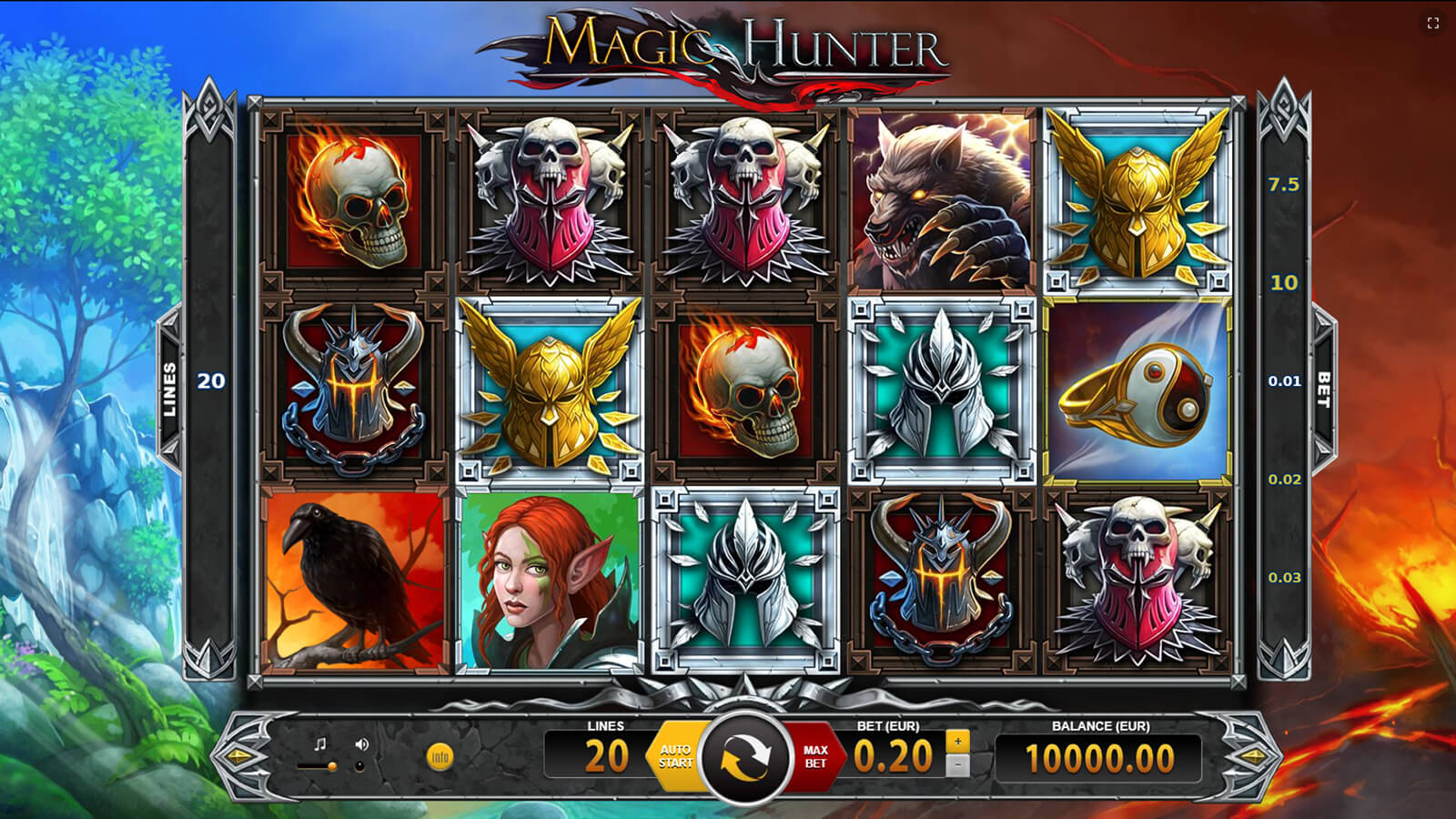Spin the reels with the center button
This screenshot has height=819, width=1456.
pyautogui.click(x=745, y=757)
